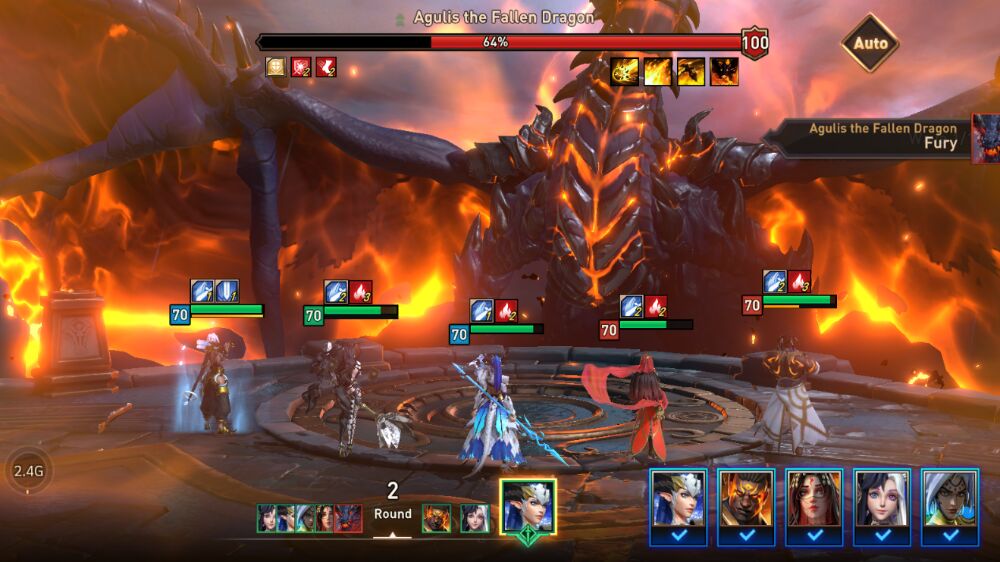View the boss's dragon head skill icon
The height and width of the screenshot is (562, 1000).
coord(724,71)
